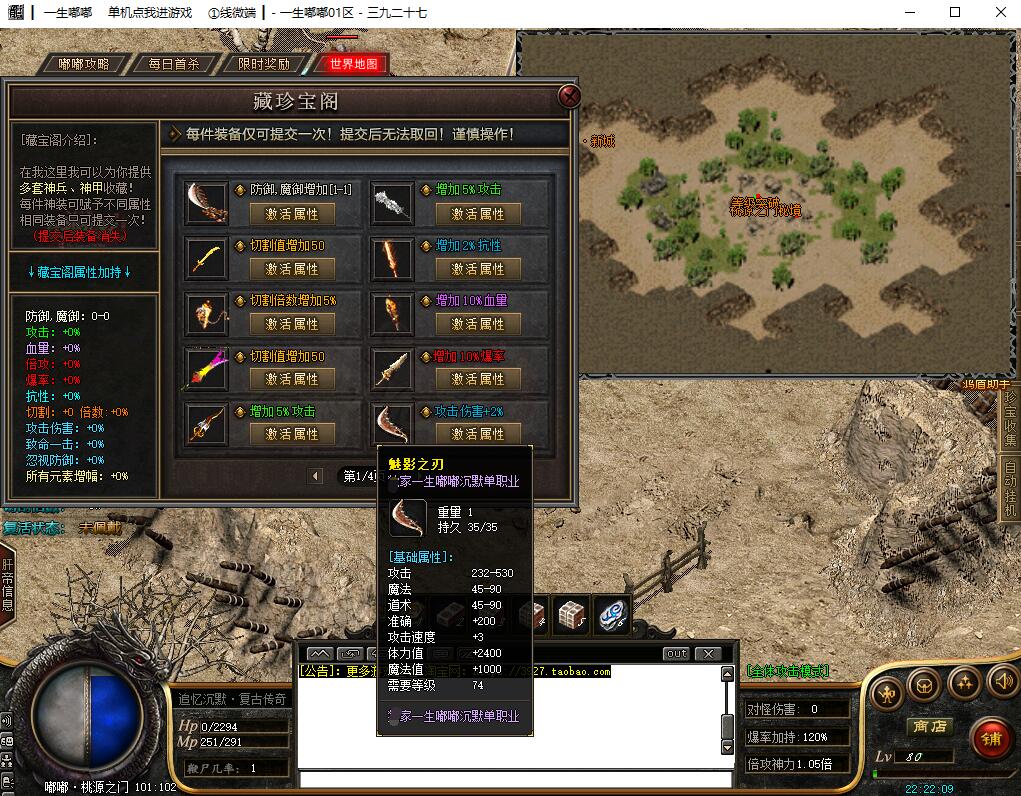This screenshot has height=796, width=1021.
Task: Click the chat window's out button
Action: point(676,654)
